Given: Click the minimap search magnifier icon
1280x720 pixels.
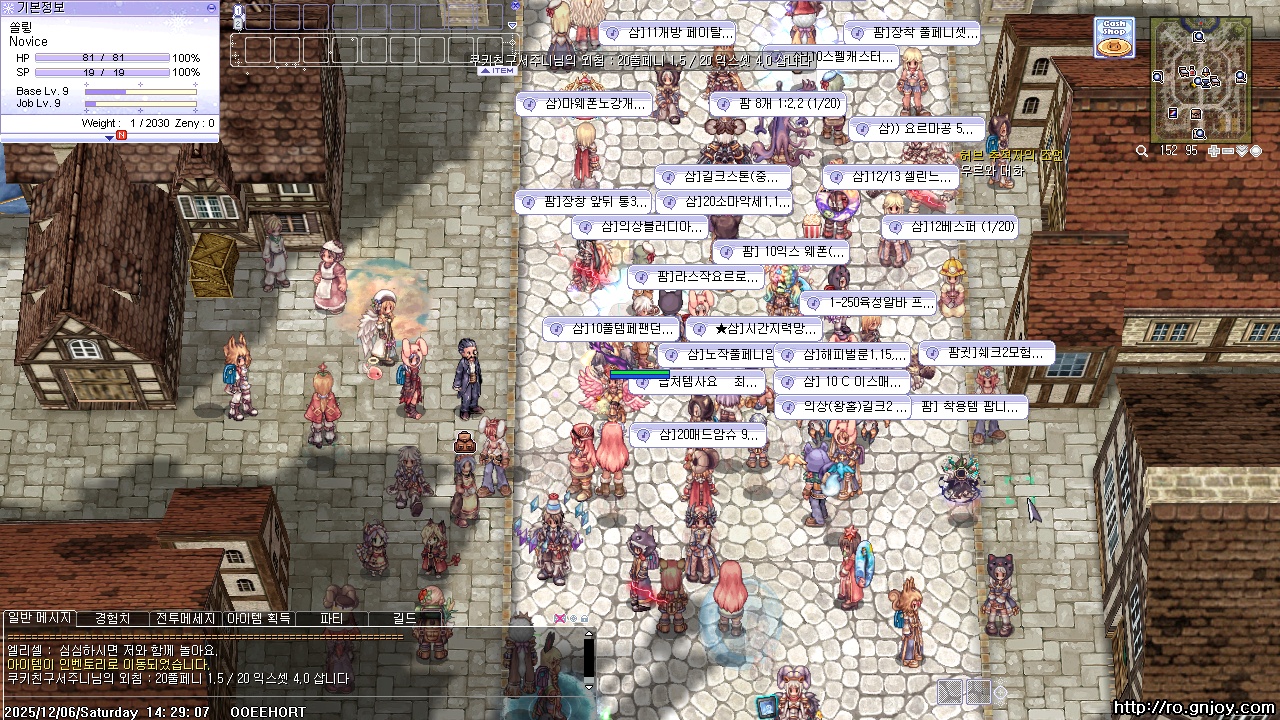Looking at the screenshot, I should 1142,151.
